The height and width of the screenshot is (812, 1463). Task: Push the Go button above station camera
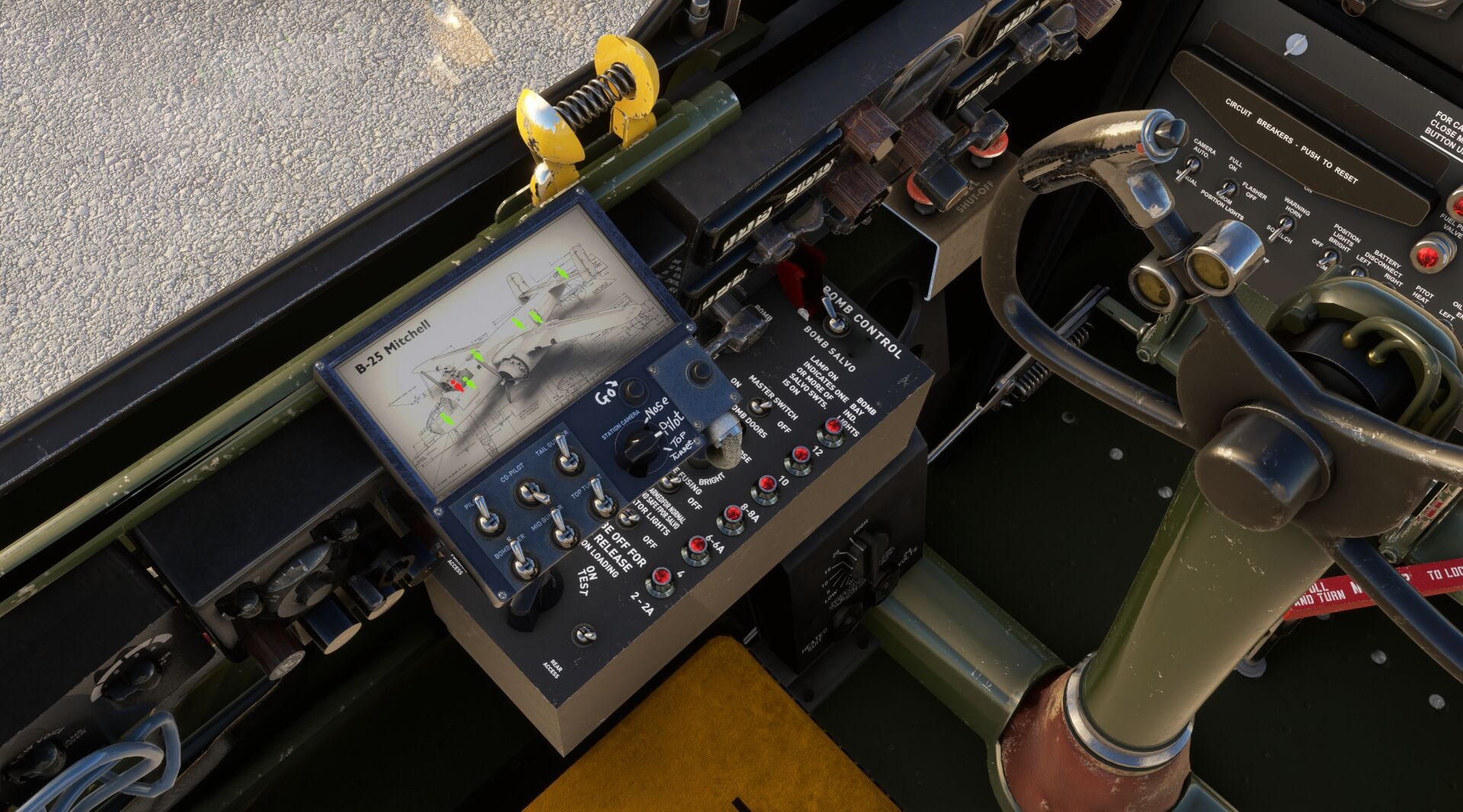[632, 392]
